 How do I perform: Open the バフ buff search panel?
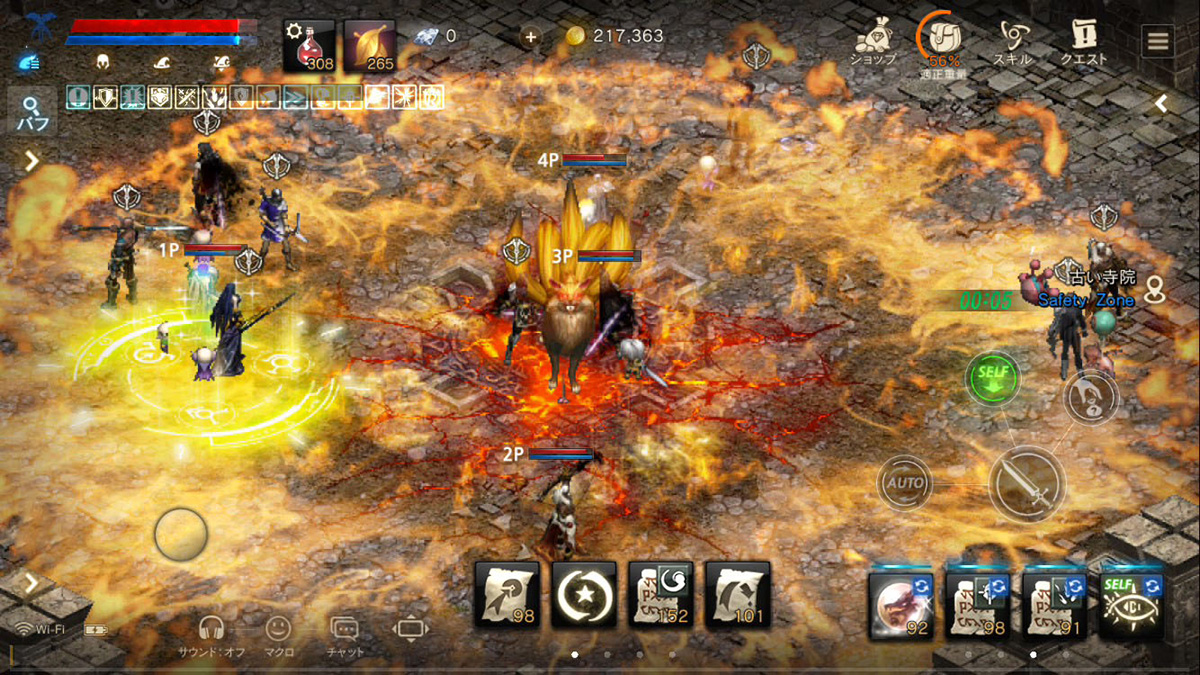(x=32, y=112)
